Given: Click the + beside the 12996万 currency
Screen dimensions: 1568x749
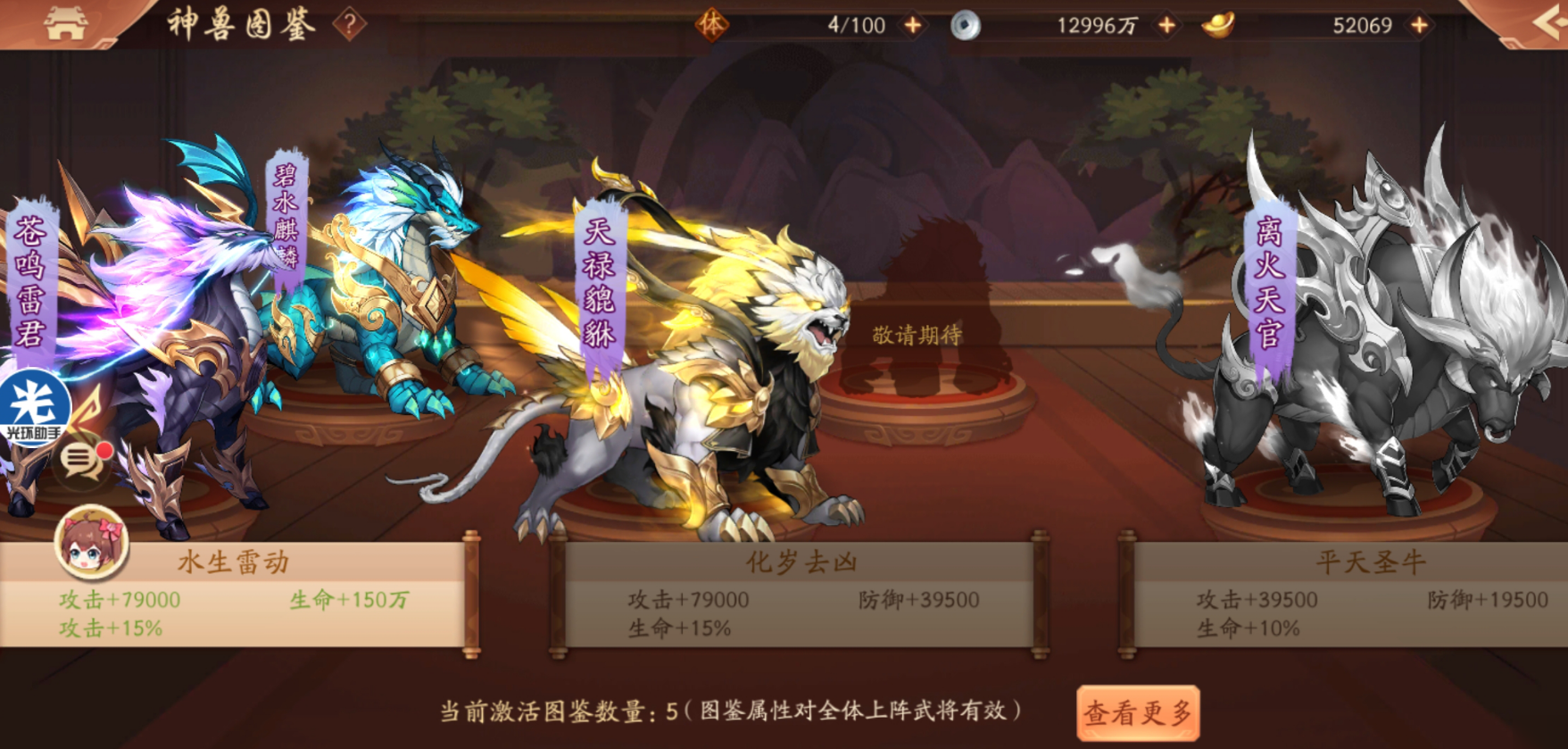Looking at the screenshot, I should [1165, 25].
